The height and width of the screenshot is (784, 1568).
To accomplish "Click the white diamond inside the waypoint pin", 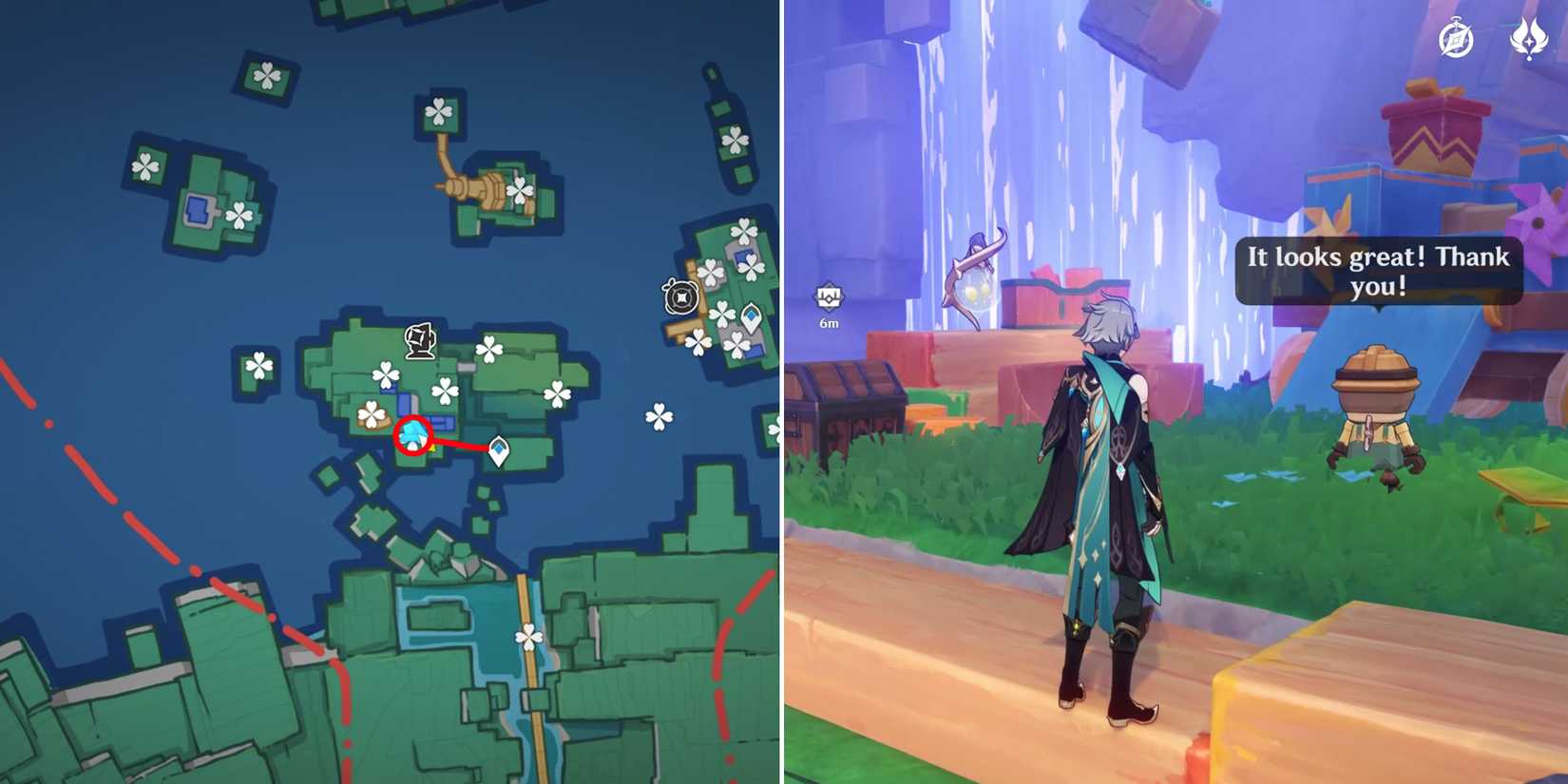I will tap(499, 447).
